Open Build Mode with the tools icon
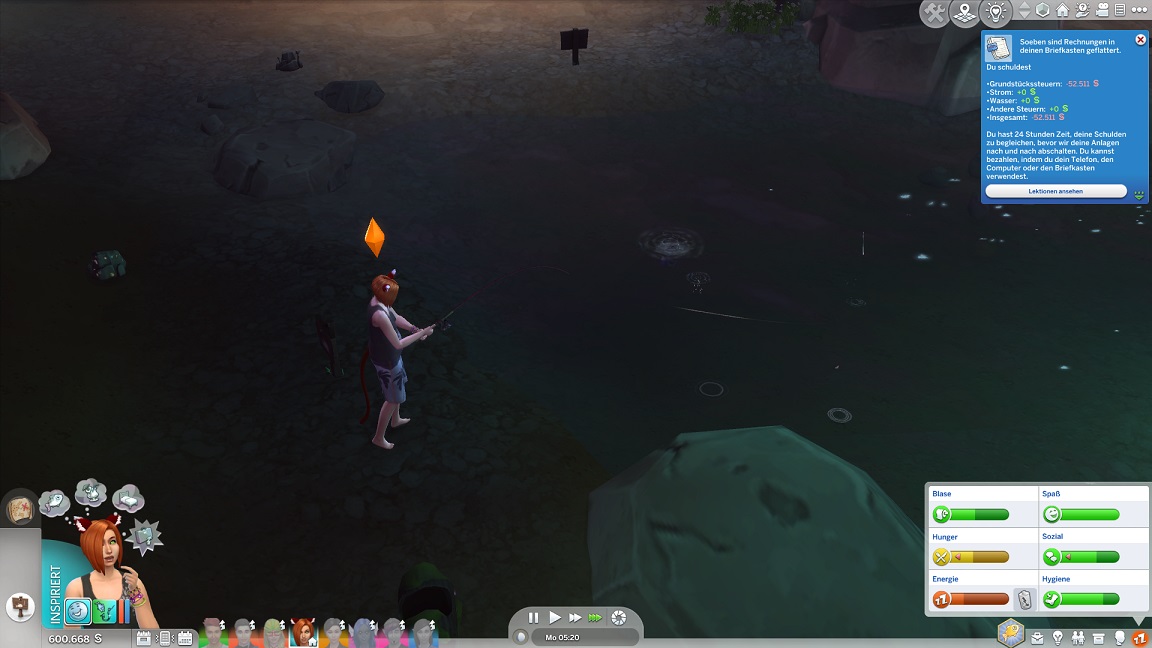1152x648 pixels. coord(935,13)
